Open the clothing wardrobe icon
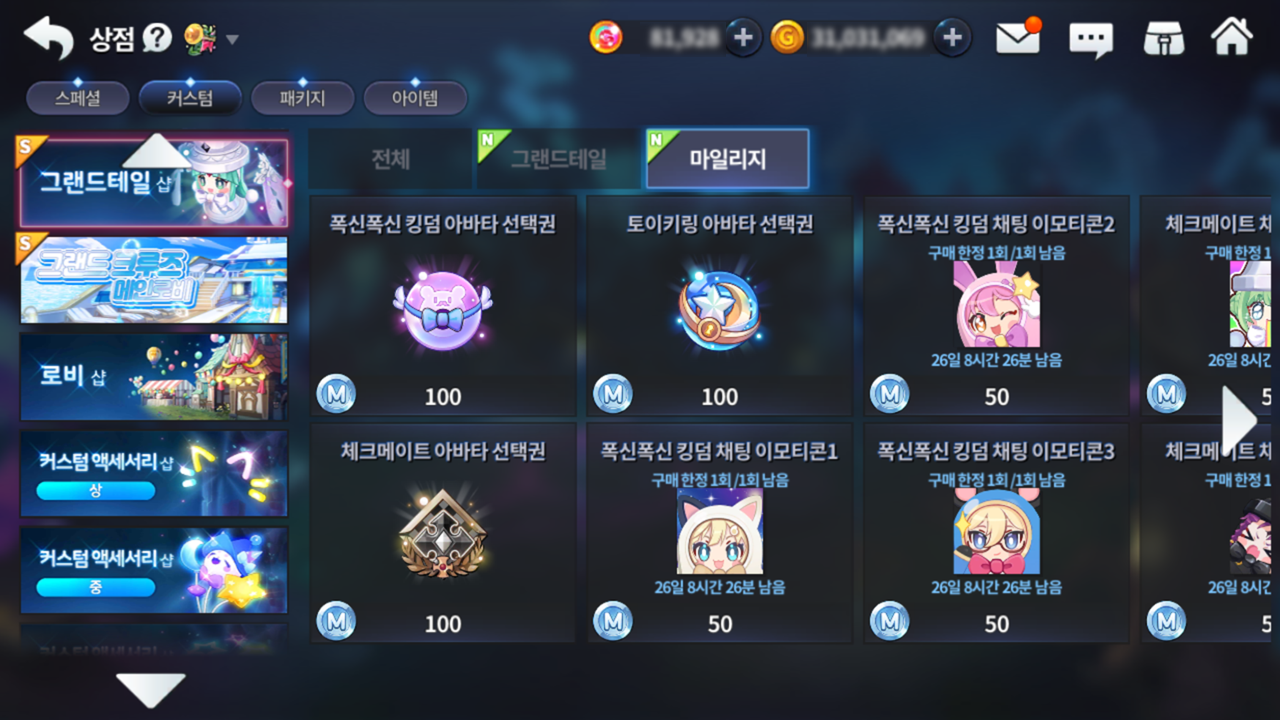 point(1165,37)
